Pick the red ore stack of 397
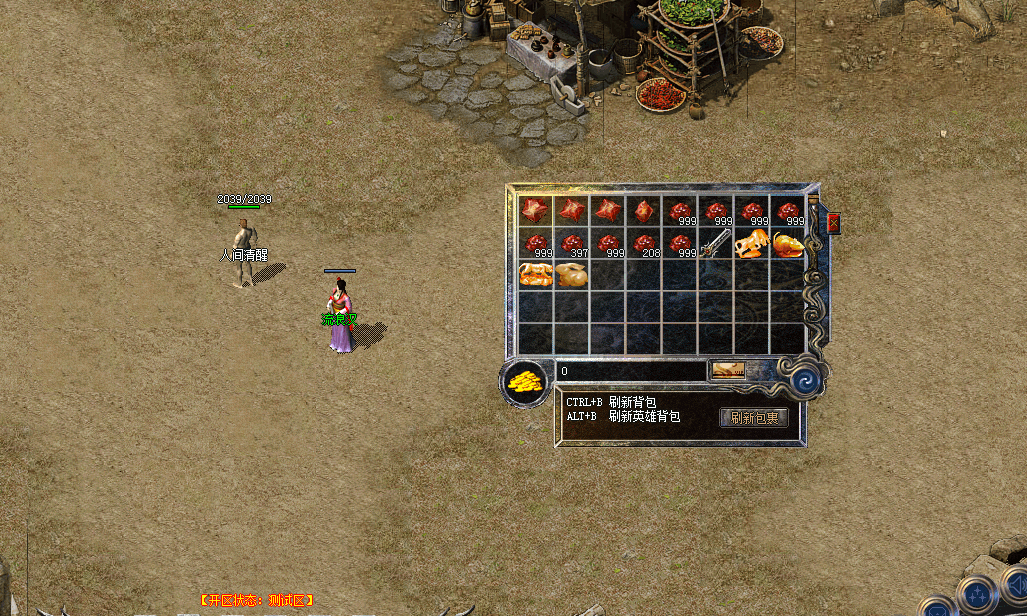The height and width of the screenshot is (616, 1027). 571,243
